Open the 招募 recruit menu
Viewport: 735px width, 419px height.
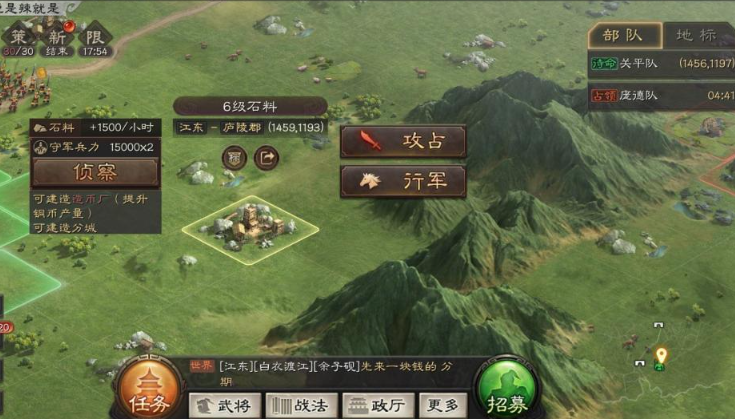[507, 386]
